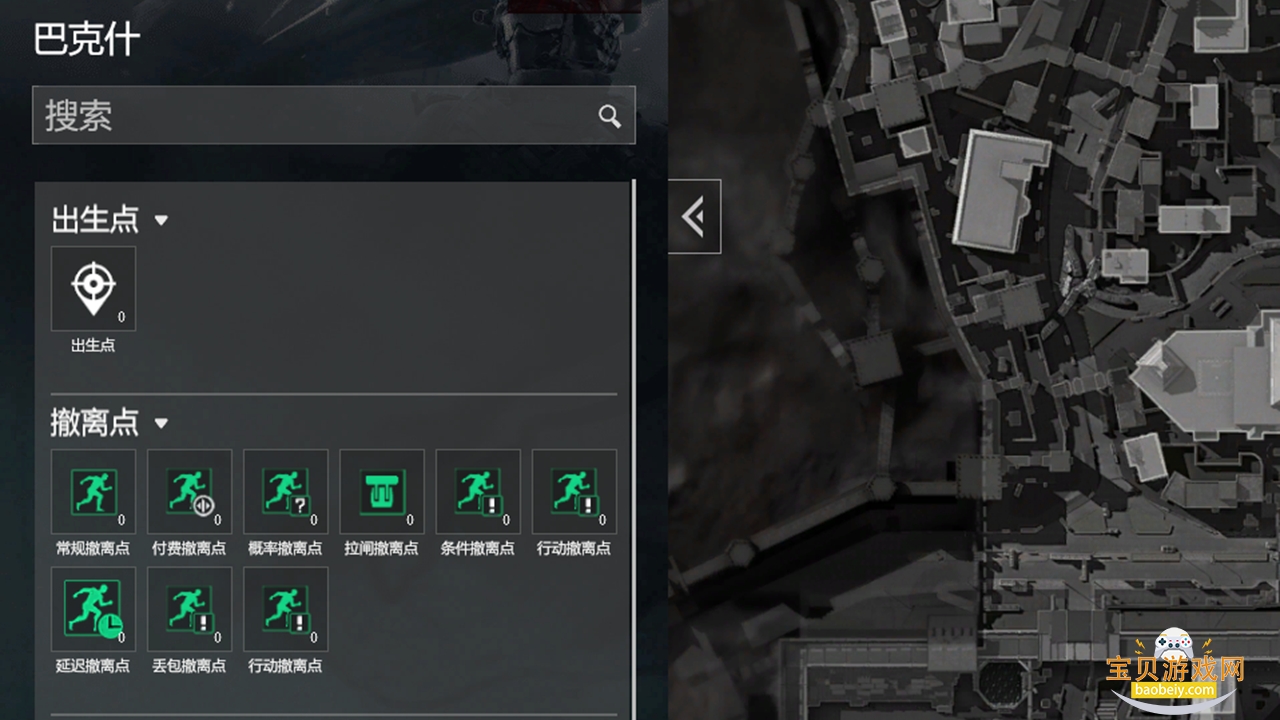Viewport: 1280px width, 720px height.
Task: Select the 丢包撤离点 drop-bag extraction icon
Action: coord(189,608)
